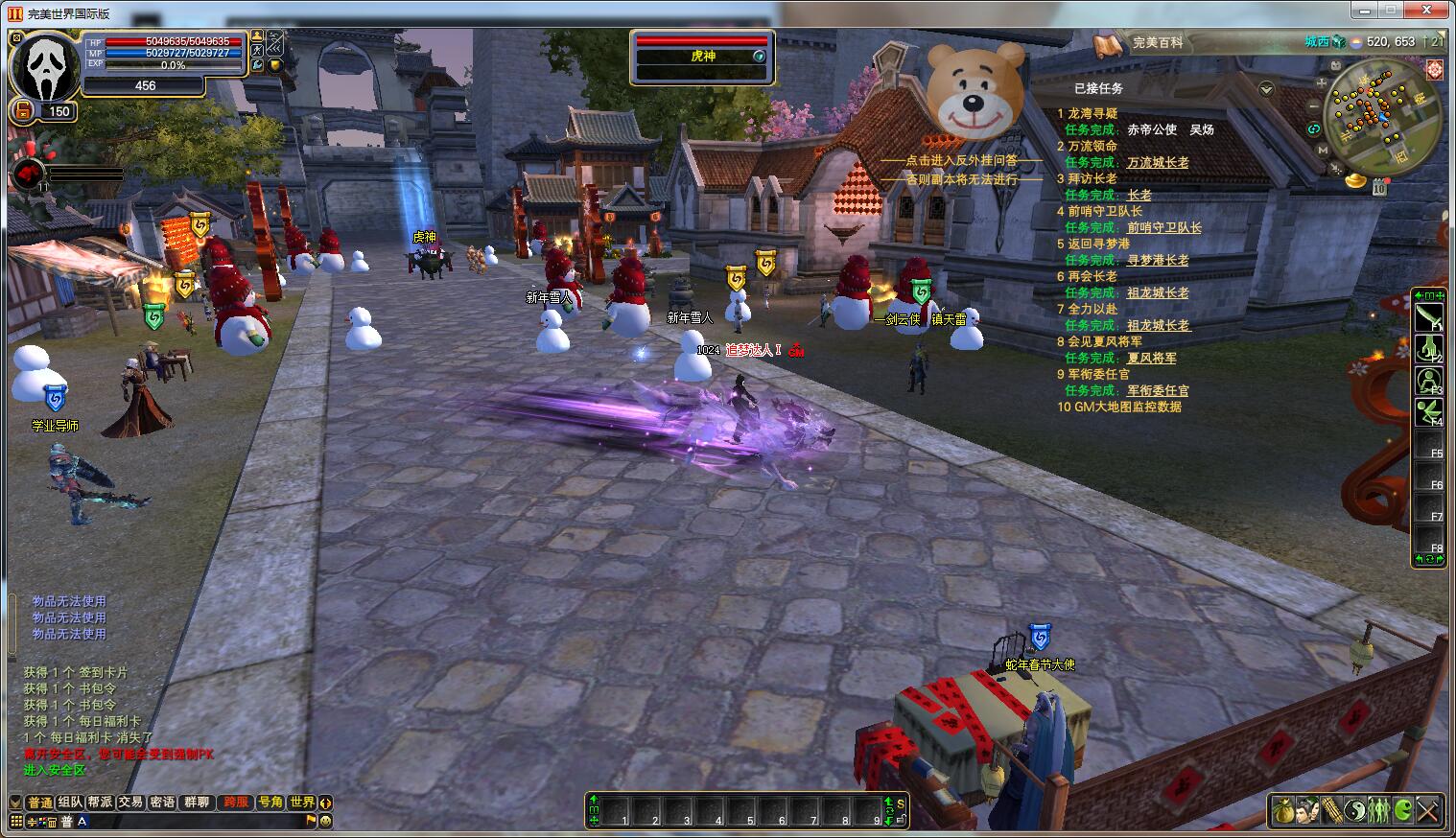The height and width of the screenshot is (838, 1456).
Task: Open the 完美百科 encyclopedia
Action: 1157,43
